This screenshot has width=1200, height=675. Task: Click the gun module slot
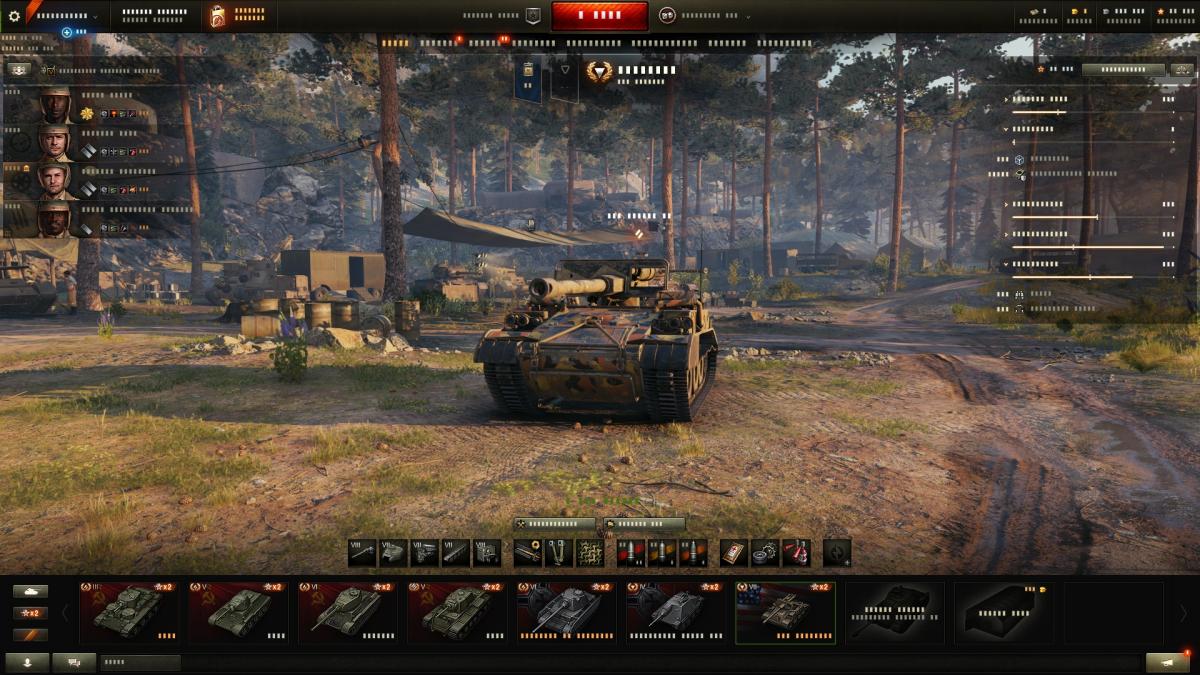tap(362, 552)
